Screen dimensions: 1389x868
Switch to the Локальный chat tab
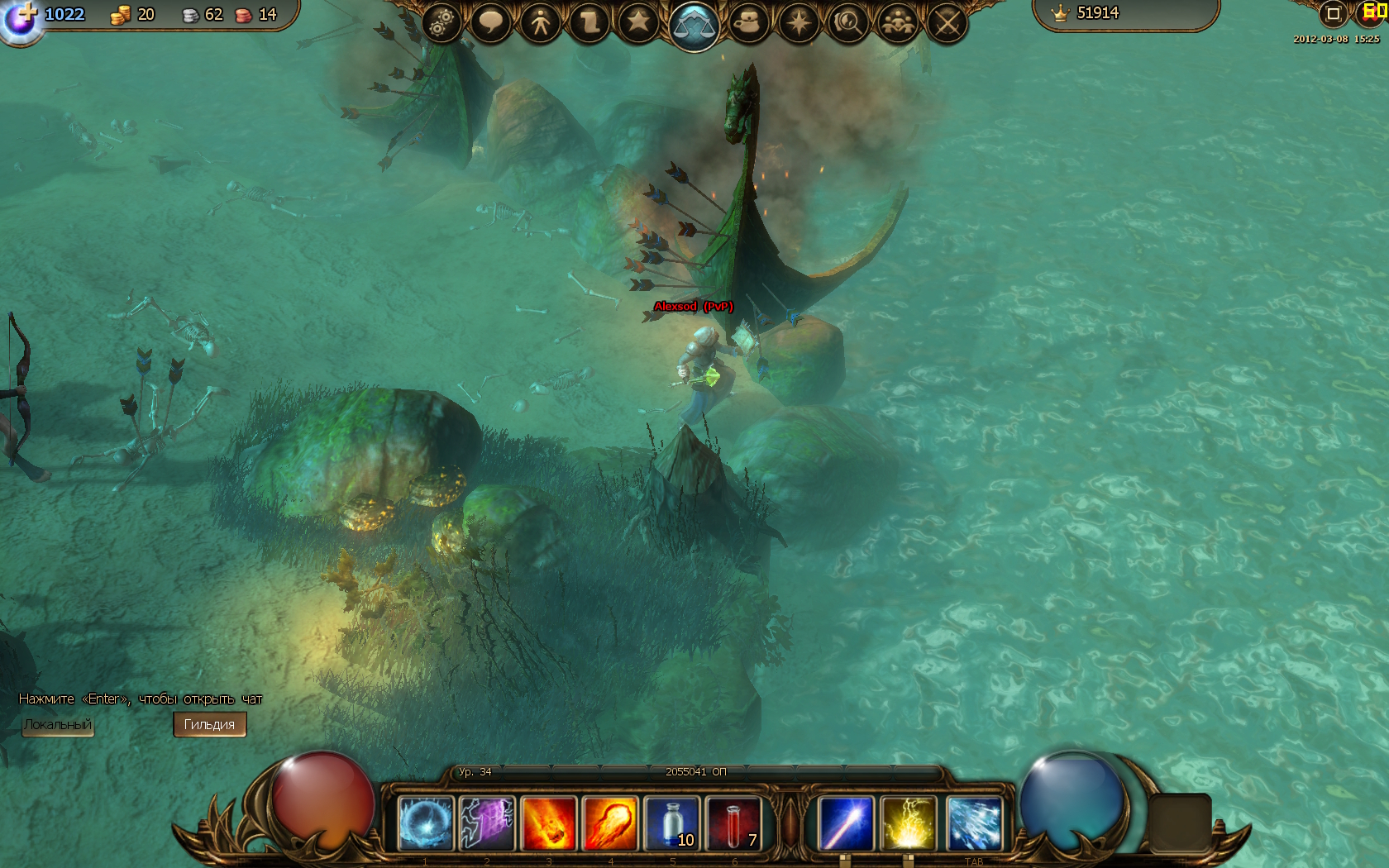click(57, 725)
